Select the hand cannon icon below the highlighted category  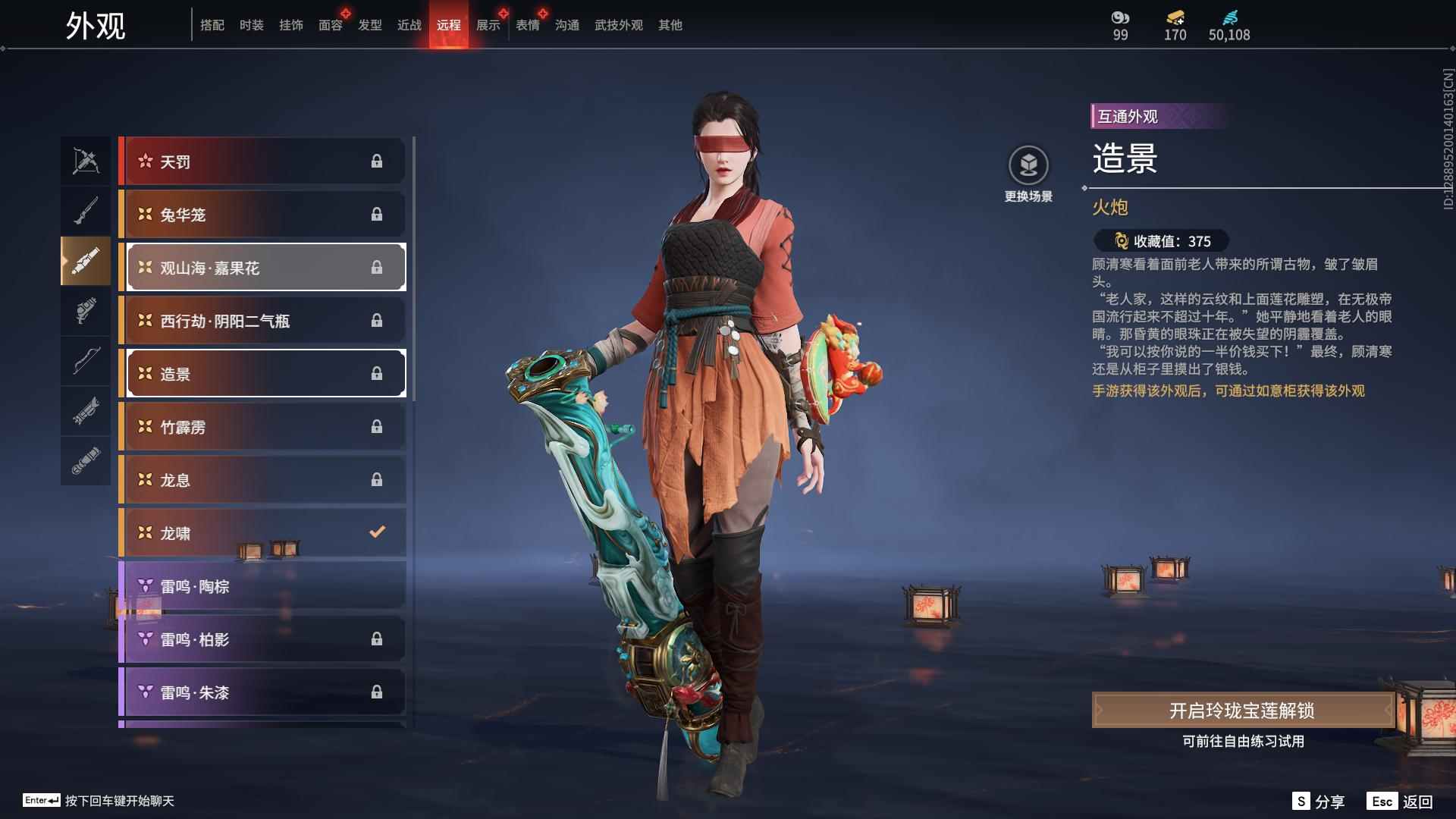pos(86,312)
